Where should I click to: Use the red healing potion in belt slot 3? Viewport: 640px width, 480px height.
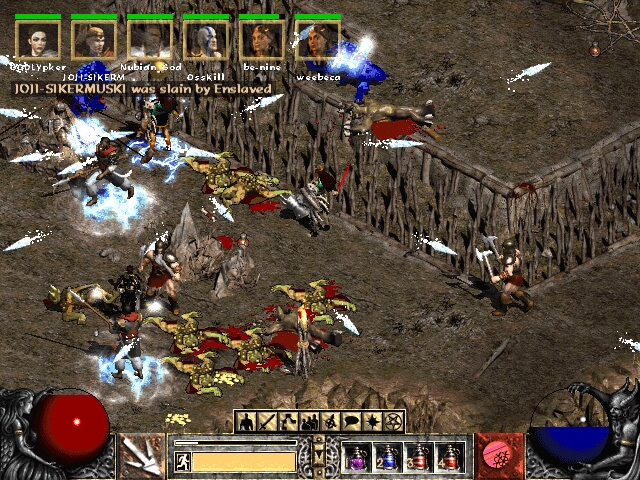(x=419, y=458)
